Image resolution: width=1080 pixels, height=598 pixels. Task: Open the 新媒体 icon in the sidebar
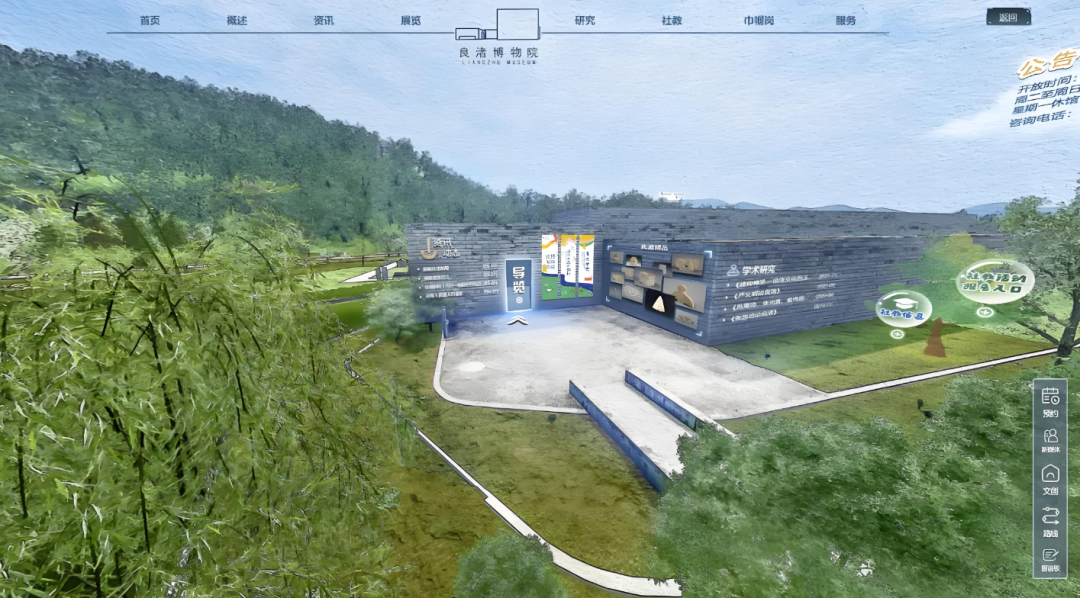(x=1050, y=440)
